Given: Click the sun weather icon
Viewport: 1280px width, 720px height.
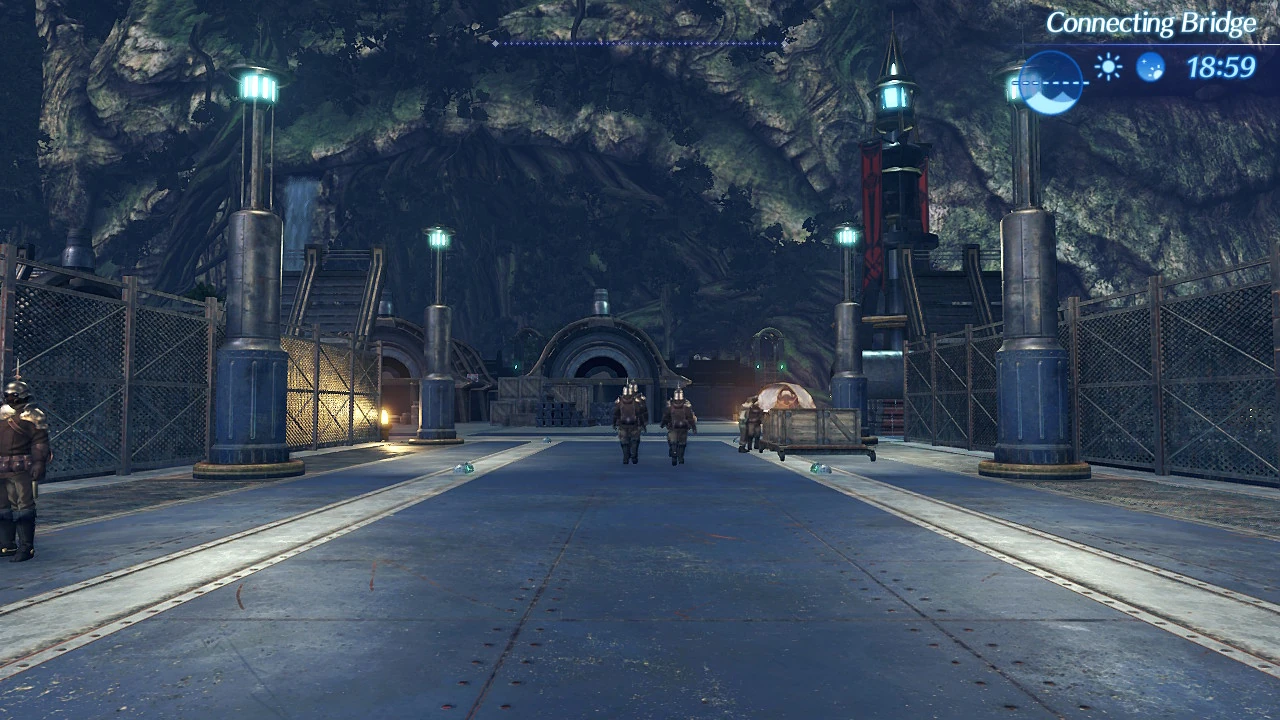Looking at the screenshot, I should pos(1107,66).
